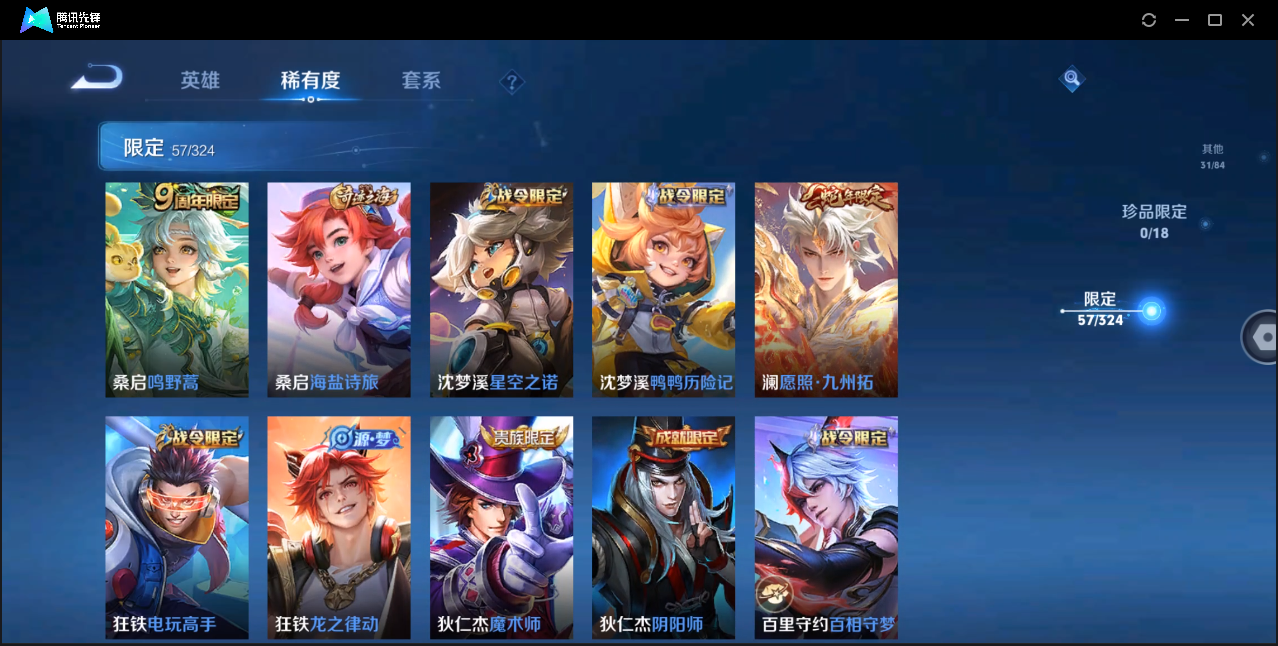The image size is (1278, 646).
Task: View the 澜 愿照·九州拓 skin card
Action: [x=826, y=290]
